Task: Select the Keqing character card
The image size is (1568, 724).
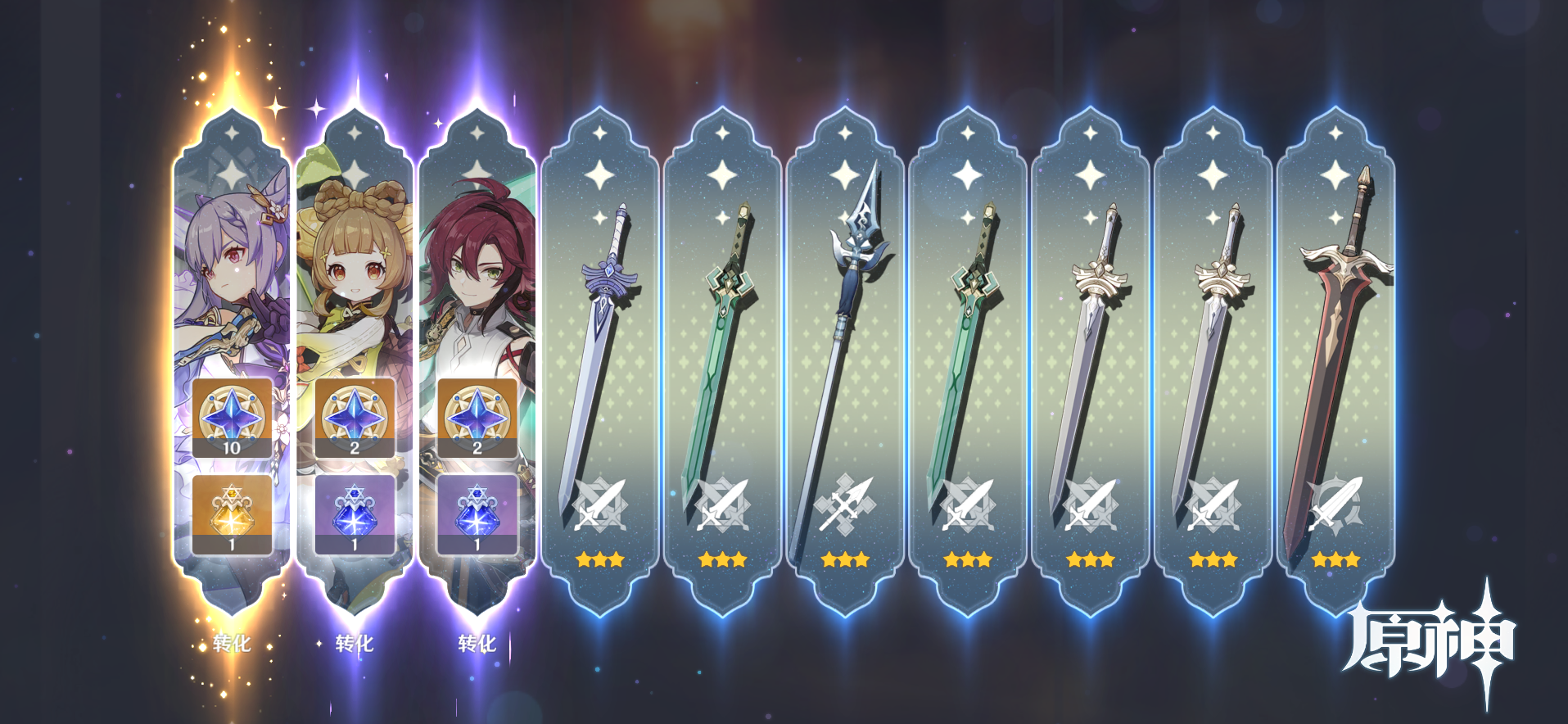Action: pyautogui.click(x=233, y=270)
